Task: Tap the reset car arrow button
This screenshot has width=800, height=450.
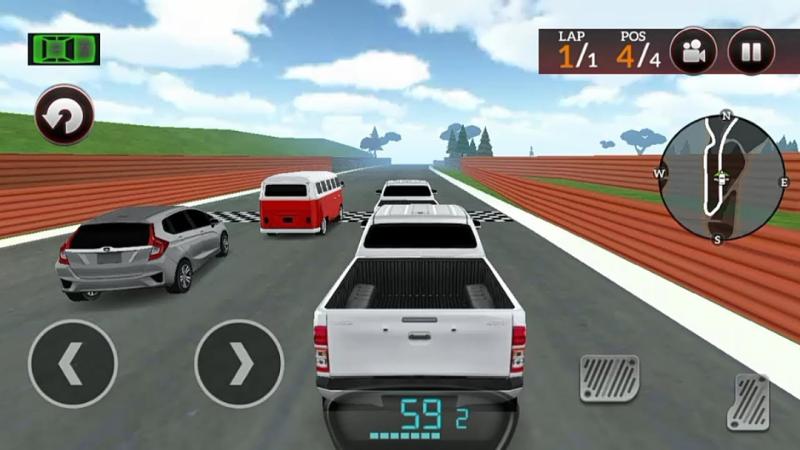Action: (64, 116)
